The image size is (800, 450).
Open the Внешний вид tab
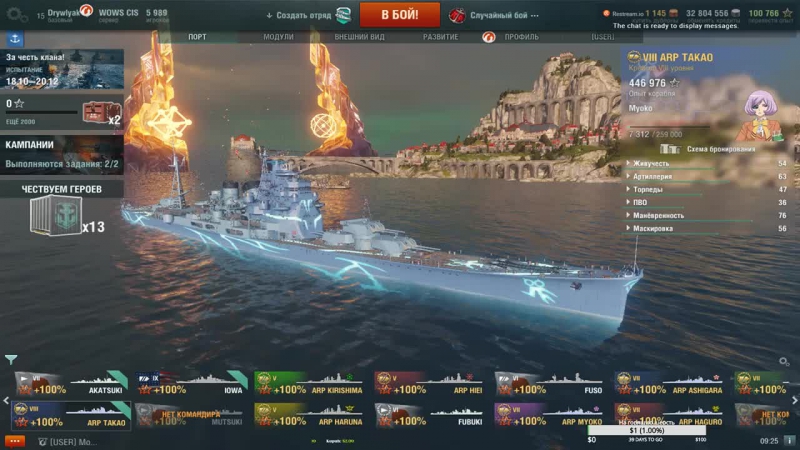(358, 37)
